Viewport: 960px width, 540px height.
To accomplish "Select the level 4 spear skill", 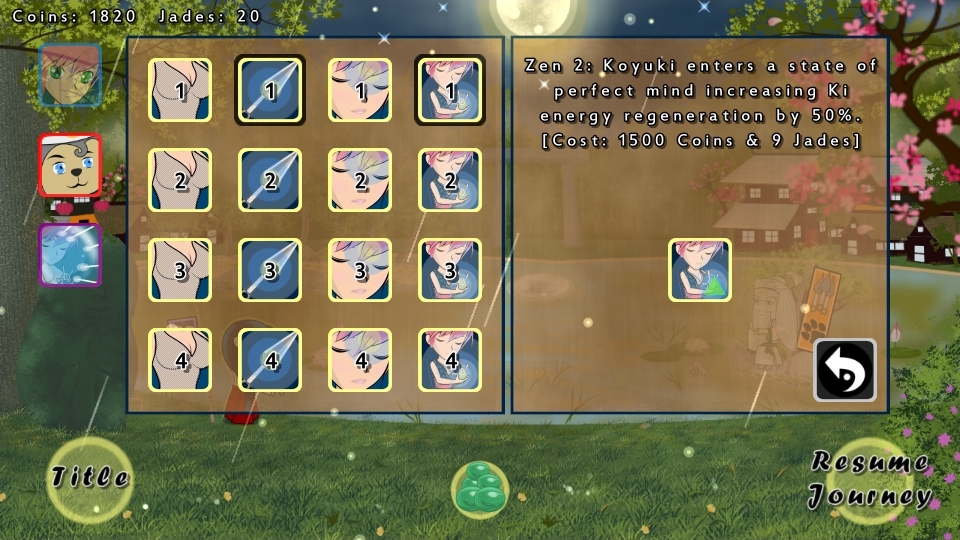I will tap(270, 360).
